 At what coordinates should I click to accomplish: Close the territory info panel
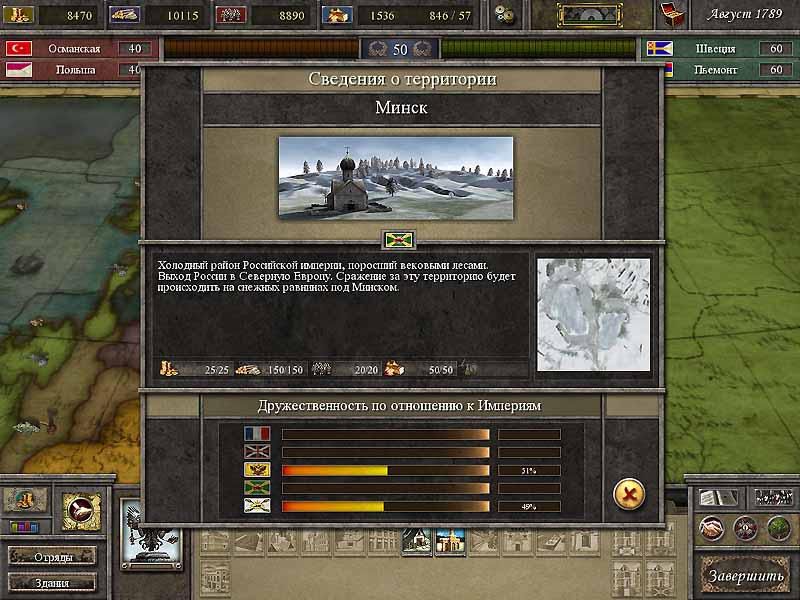point(628,493)
